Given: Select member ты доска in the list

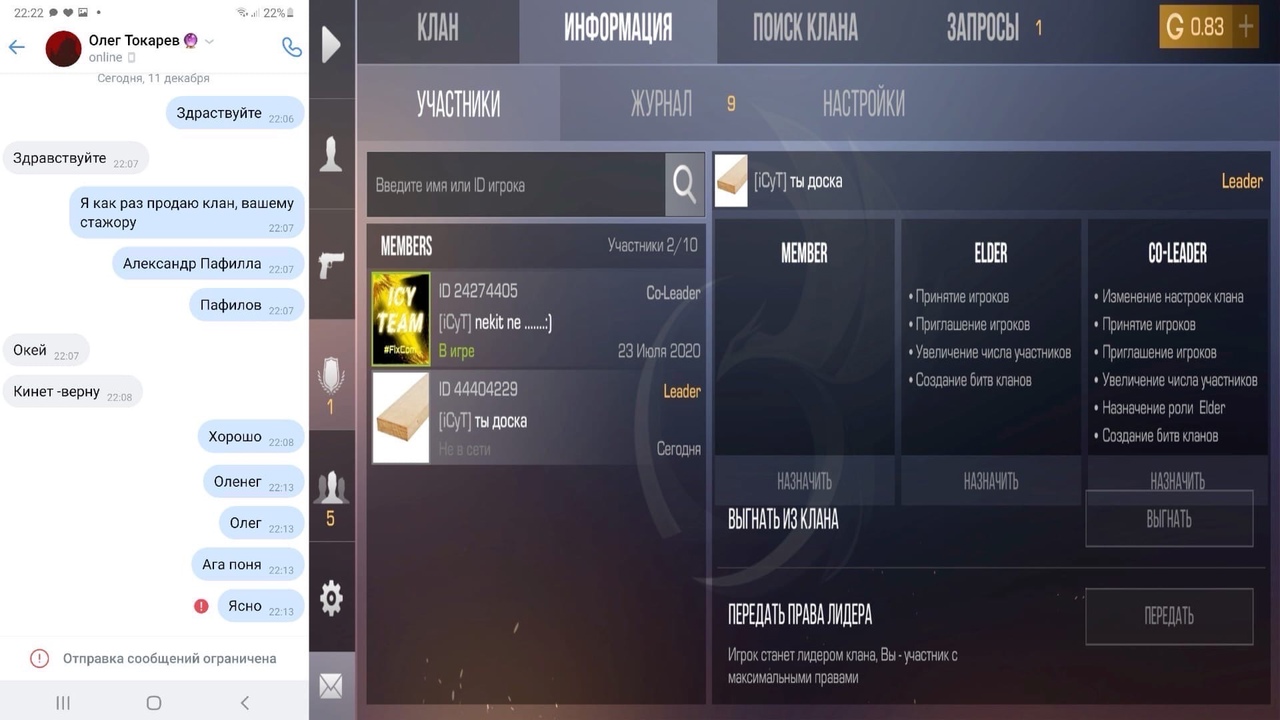Looking at the screenshot, I should (537, 418).
